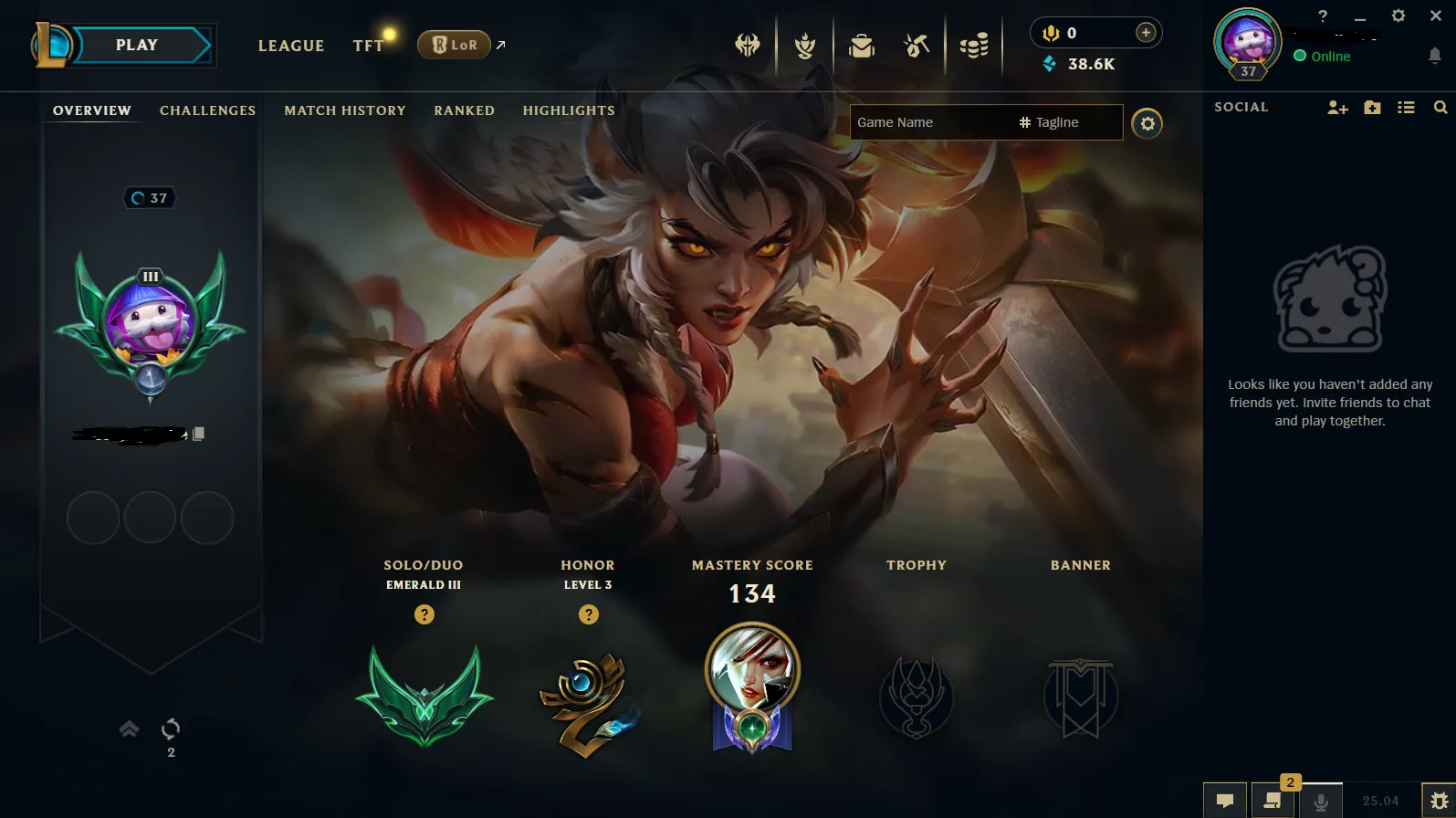
Task: Open the Online status dropdown
Action: click(x=1323, y=56)
